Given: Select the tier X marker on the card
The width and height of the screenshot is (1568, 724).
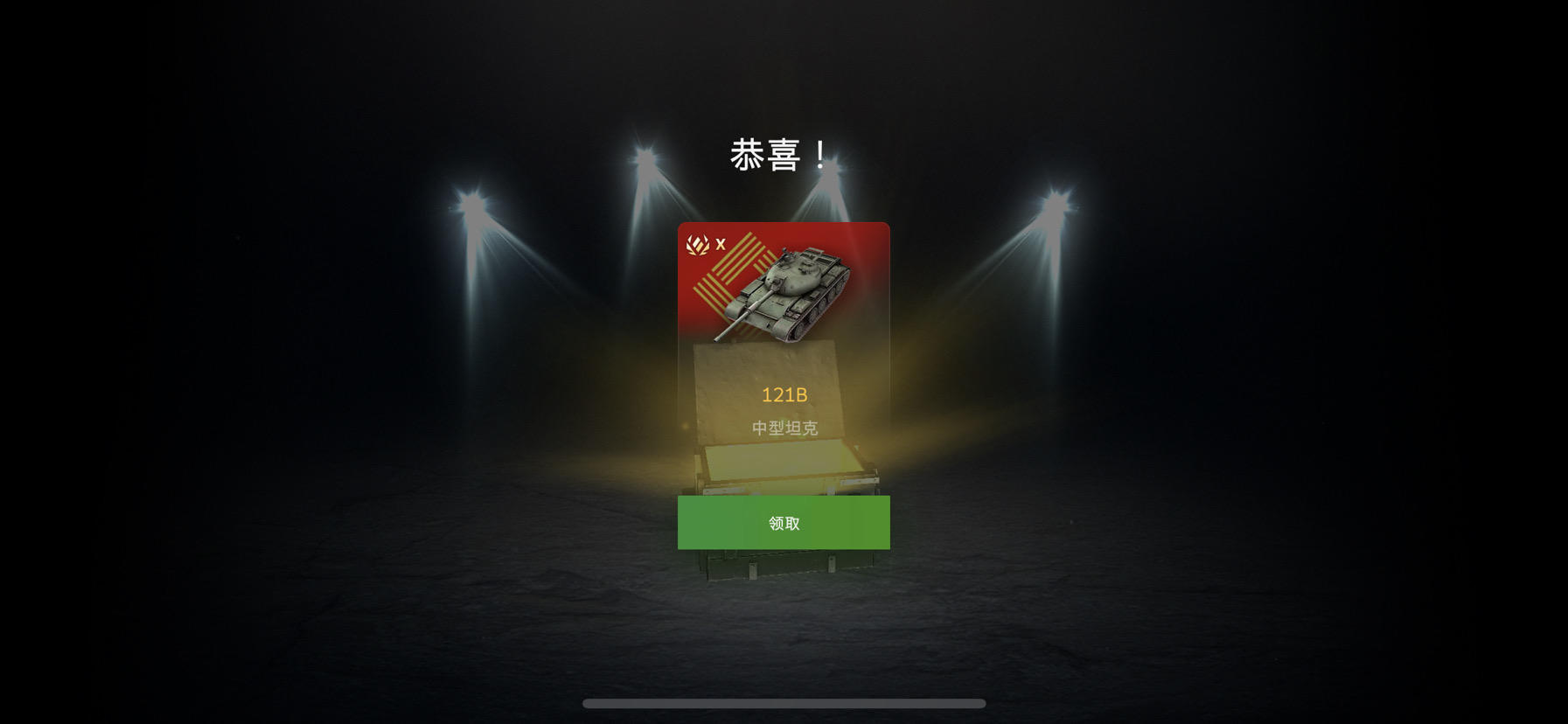Looking at the screenshot, I should point(721,246).
